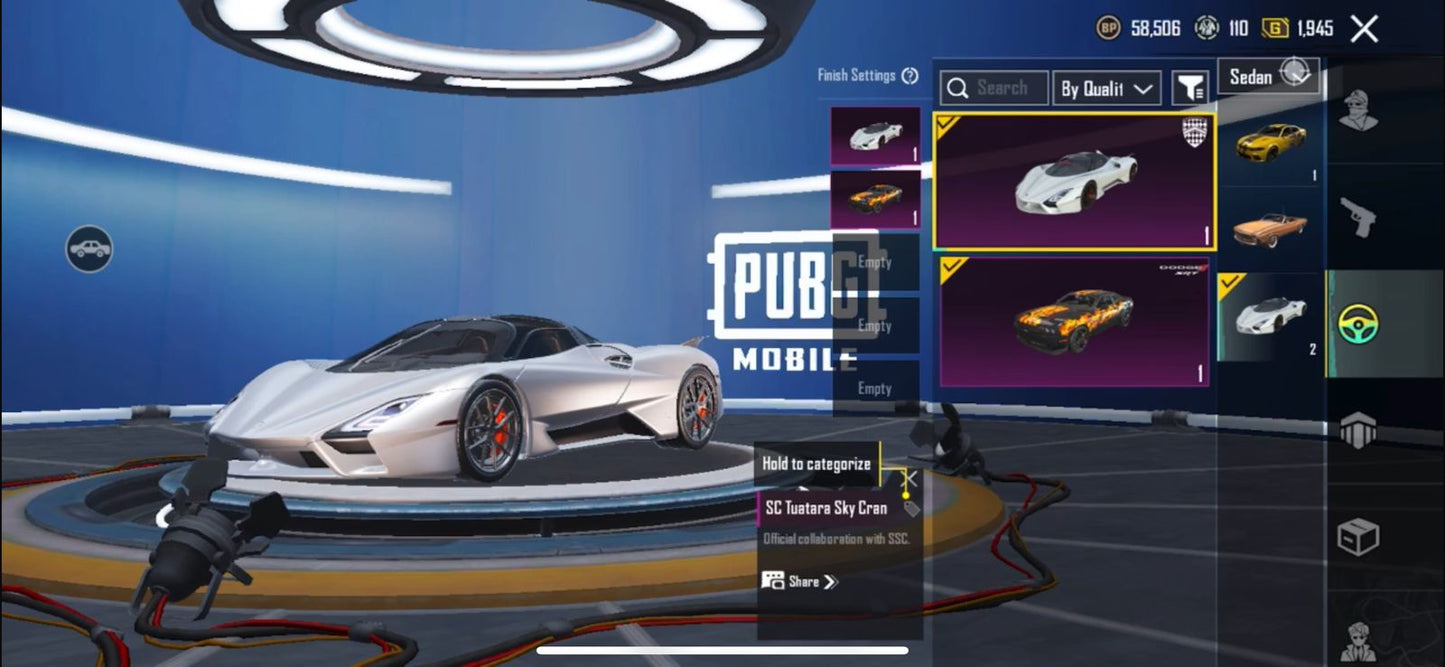Open the By Quality sort dropdown

[1106, 89]
